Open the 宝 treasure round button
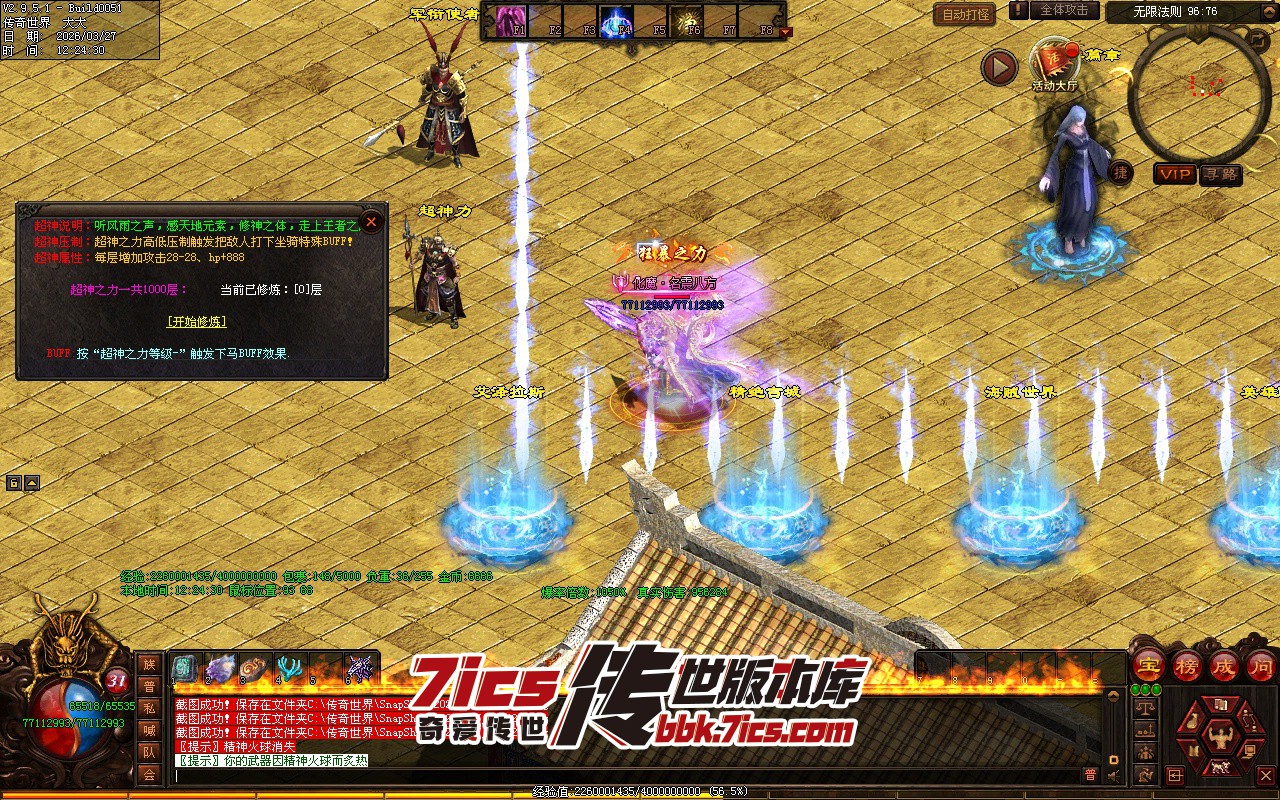 [x=1147, y=666]
